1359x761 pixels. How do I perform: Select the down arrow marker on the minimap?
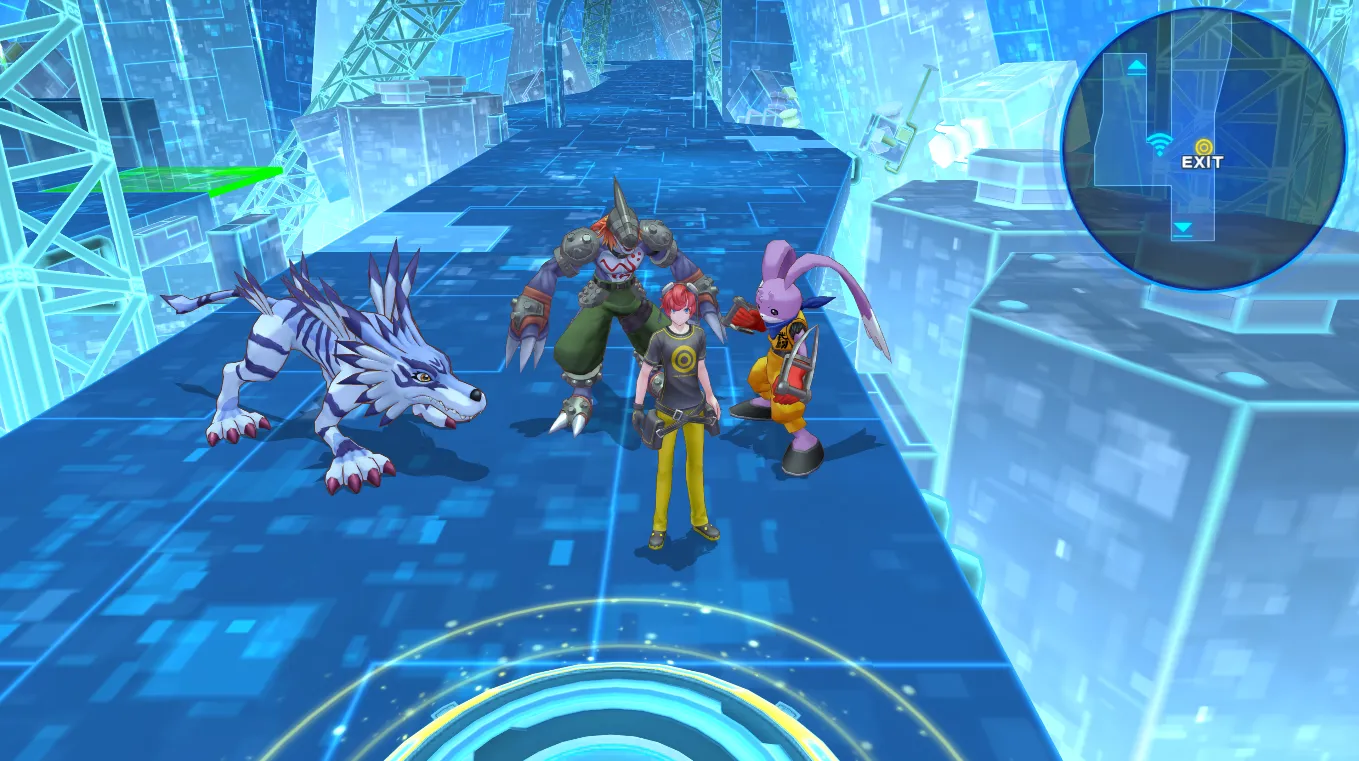(x=1183, y=229)
